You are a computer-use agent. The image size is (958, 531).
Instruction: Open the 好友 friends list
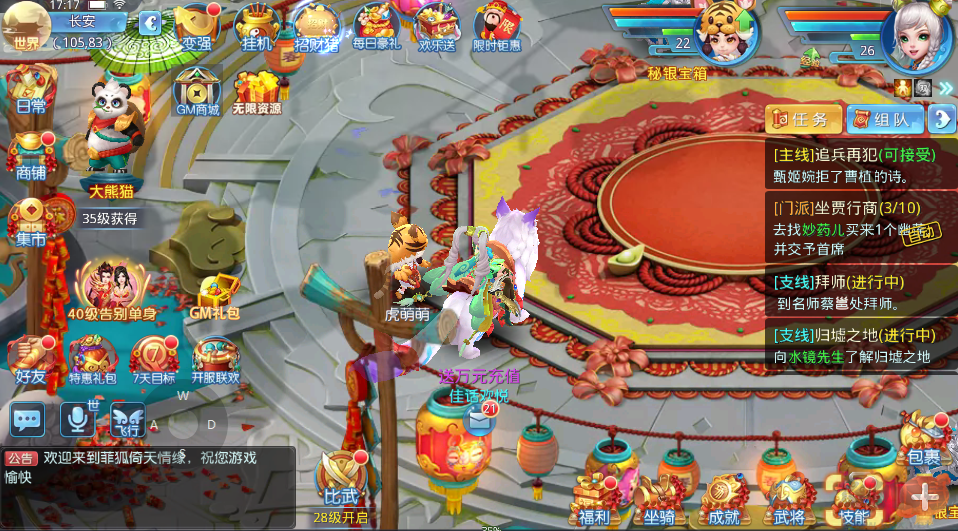pyautogui.click(x=30, y=358)
